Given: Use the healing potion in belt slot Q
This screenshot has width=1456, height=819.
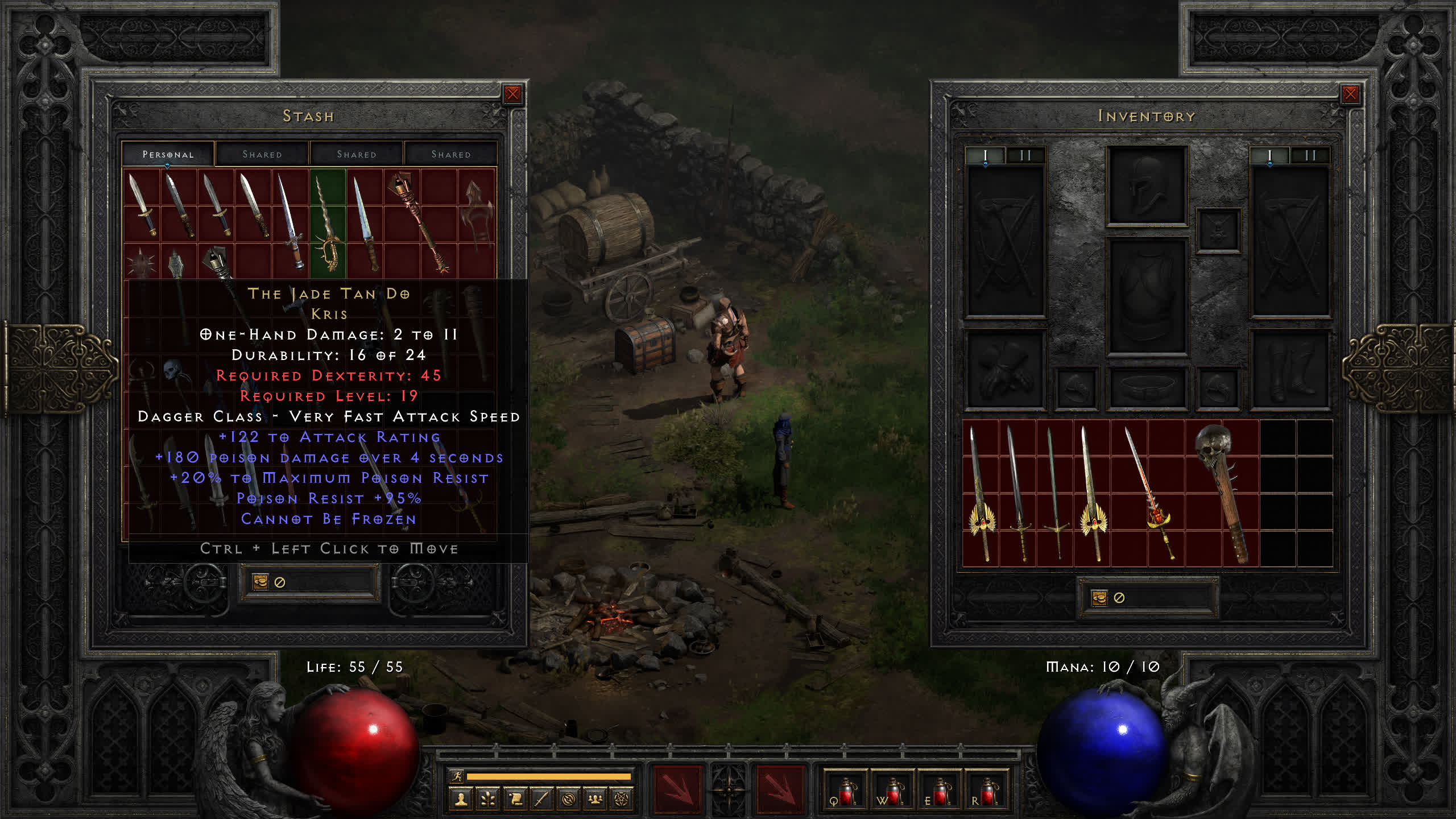Looking at the screenshot, I should pos(845,791).
